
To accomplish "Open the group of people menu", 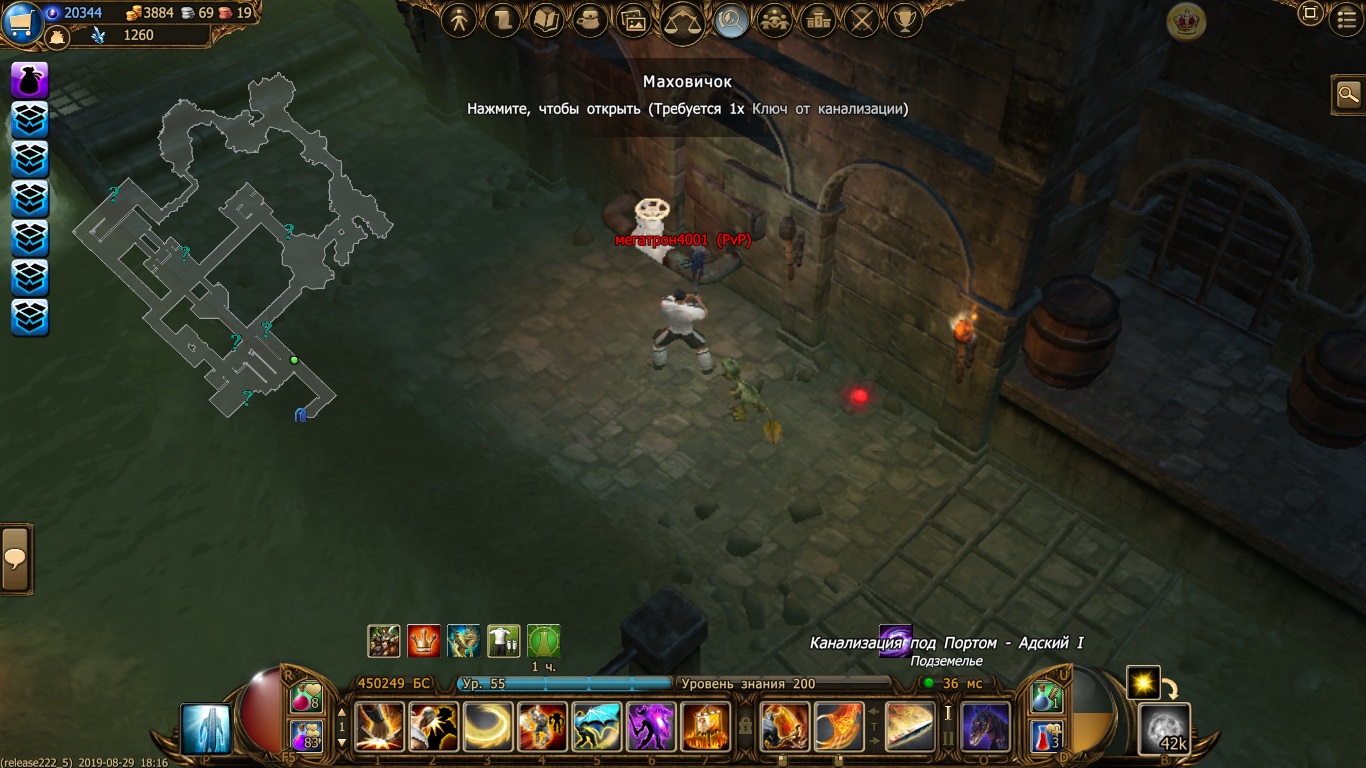I will coord(773,20).
